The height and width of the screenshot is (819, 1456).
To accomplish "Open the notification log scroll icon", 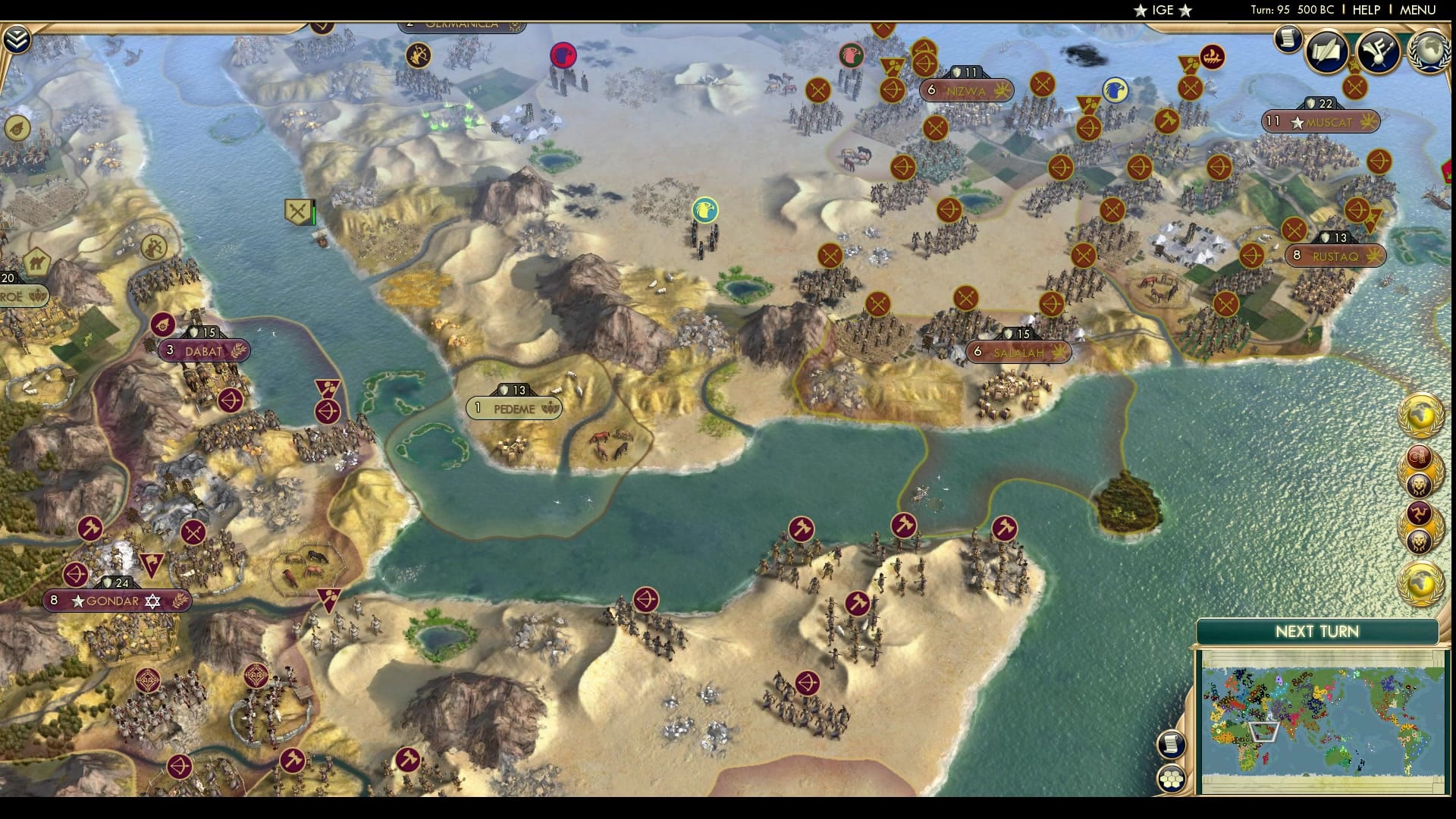I will 1287,40.
